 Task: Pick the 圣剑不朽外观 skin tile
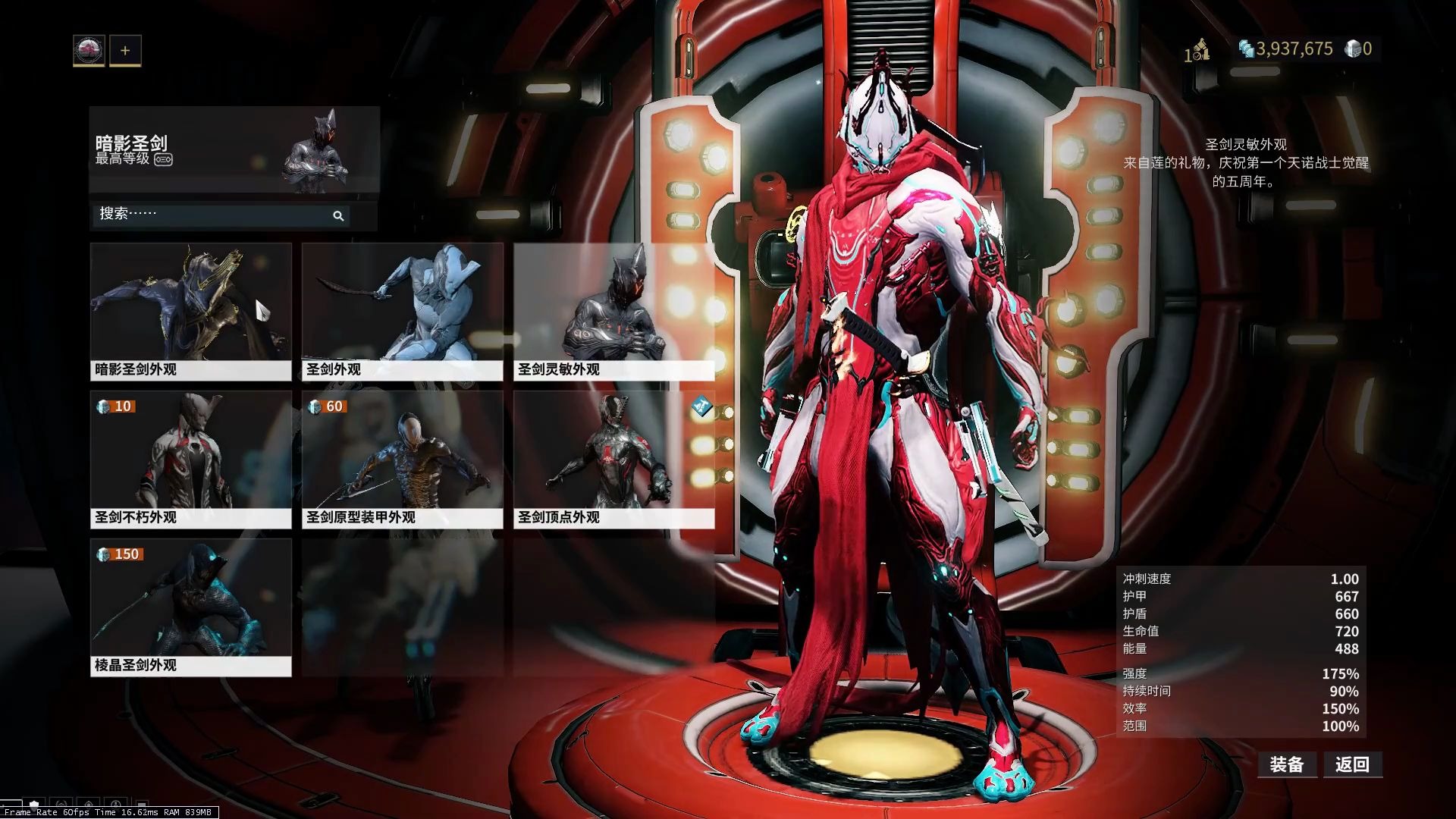(x=190, y=459)
